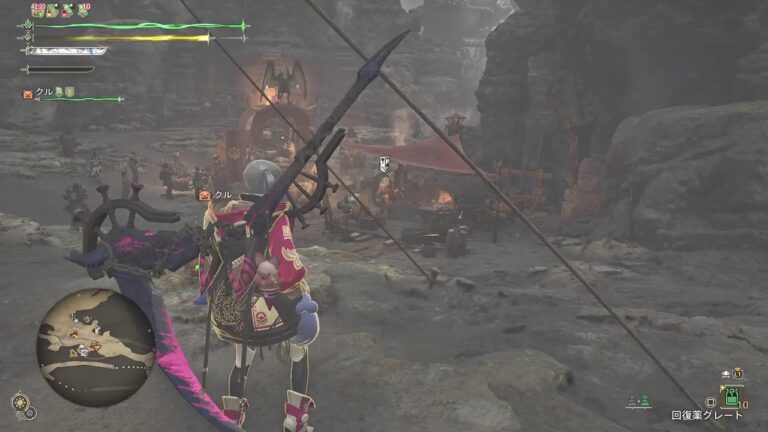Open the circular minimap
This screenshot has height=432, width=768.
[x=96, y=347]
